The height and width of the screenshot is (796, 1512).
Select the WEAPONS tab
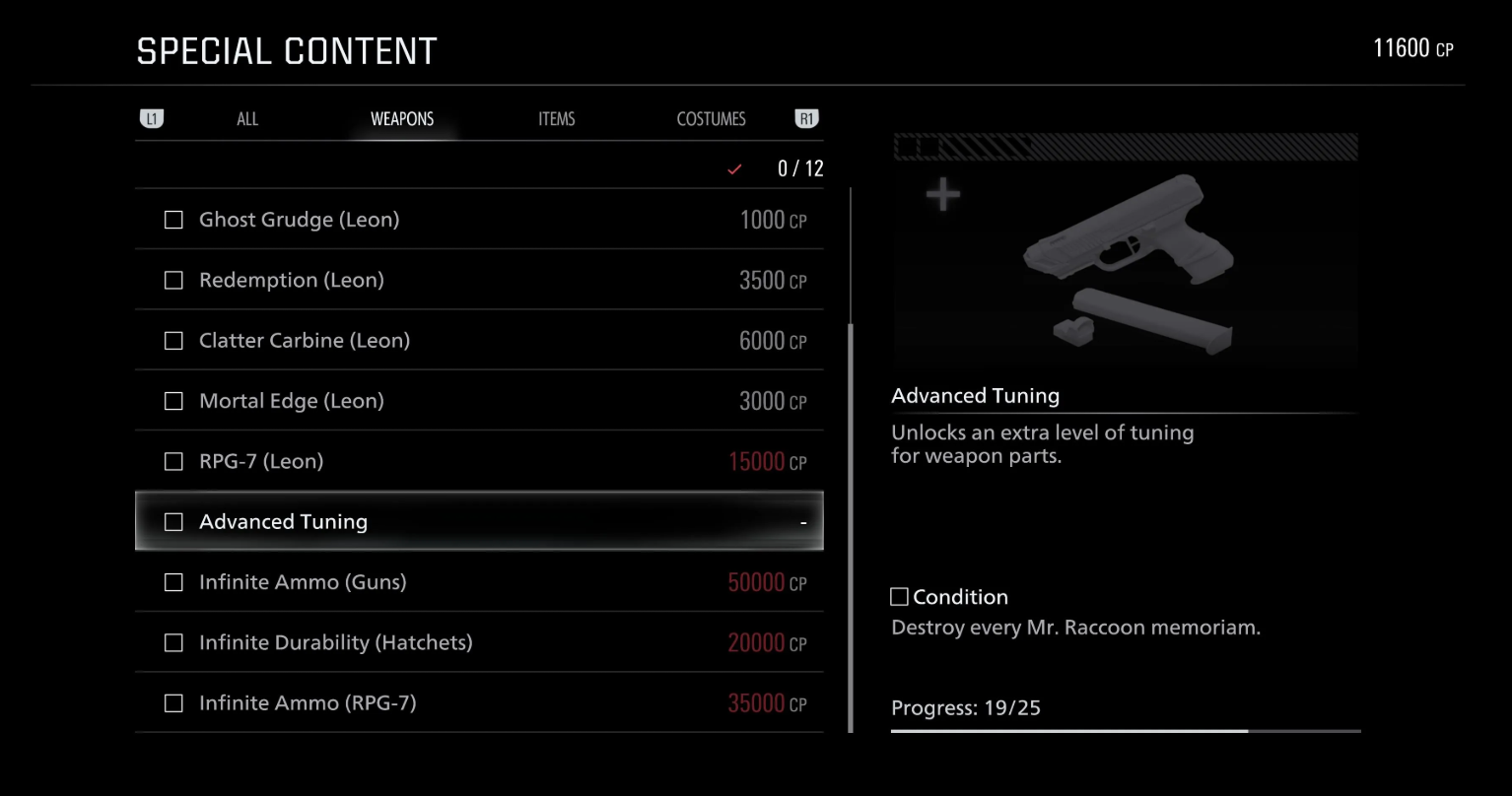(402, 119)
